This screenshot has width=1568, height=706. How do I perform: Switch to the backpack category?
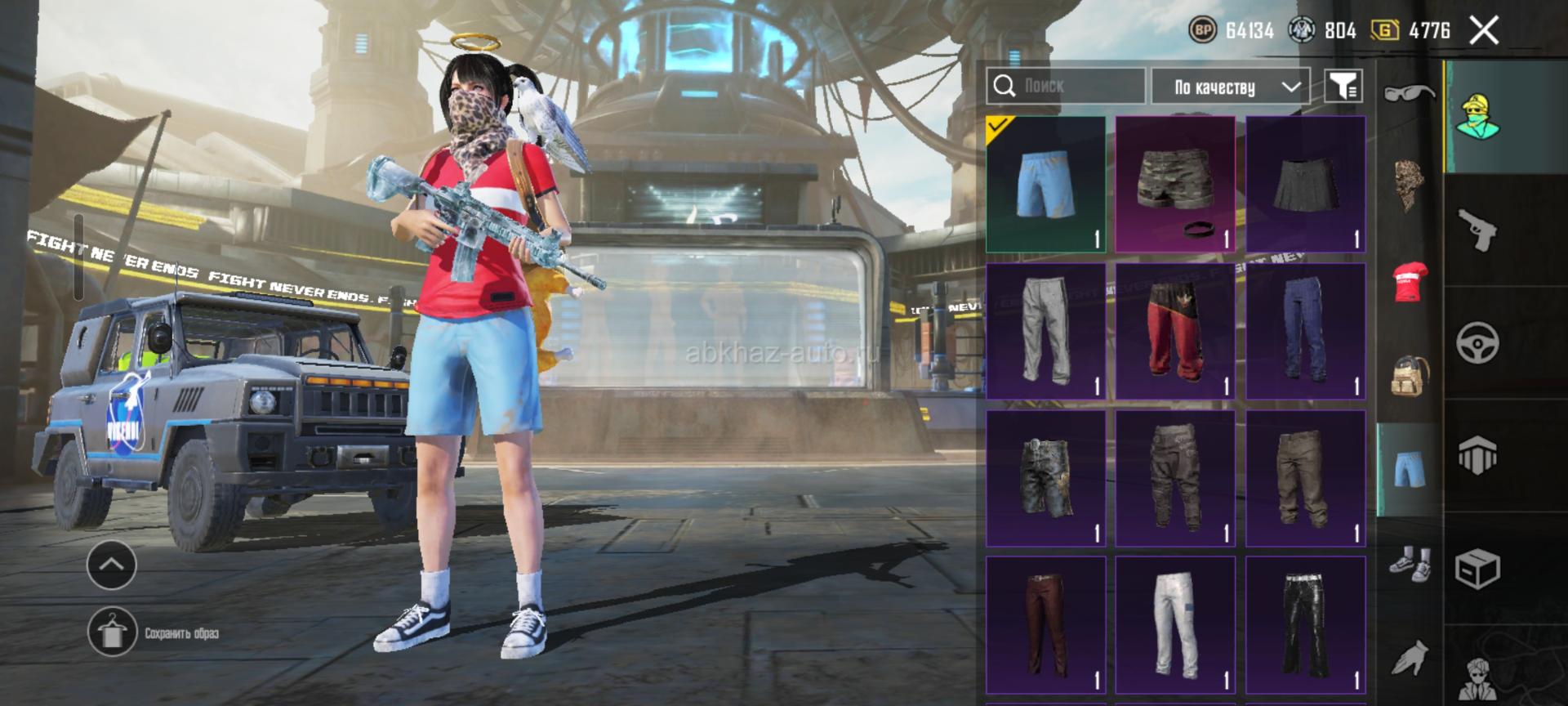(1409, 376)
